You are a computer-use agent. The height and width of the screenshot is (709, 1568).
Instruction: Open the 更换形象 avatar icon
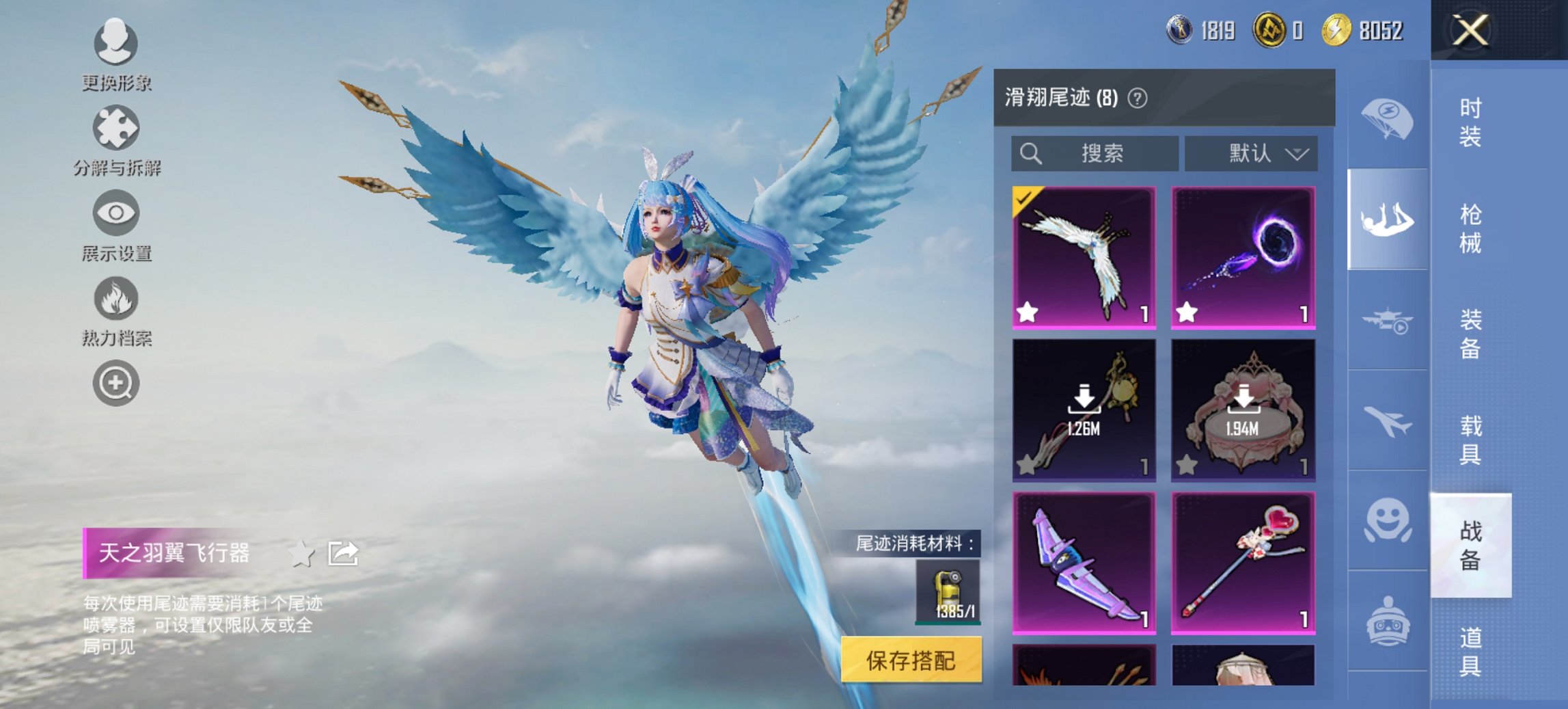(x=116, y=44)
